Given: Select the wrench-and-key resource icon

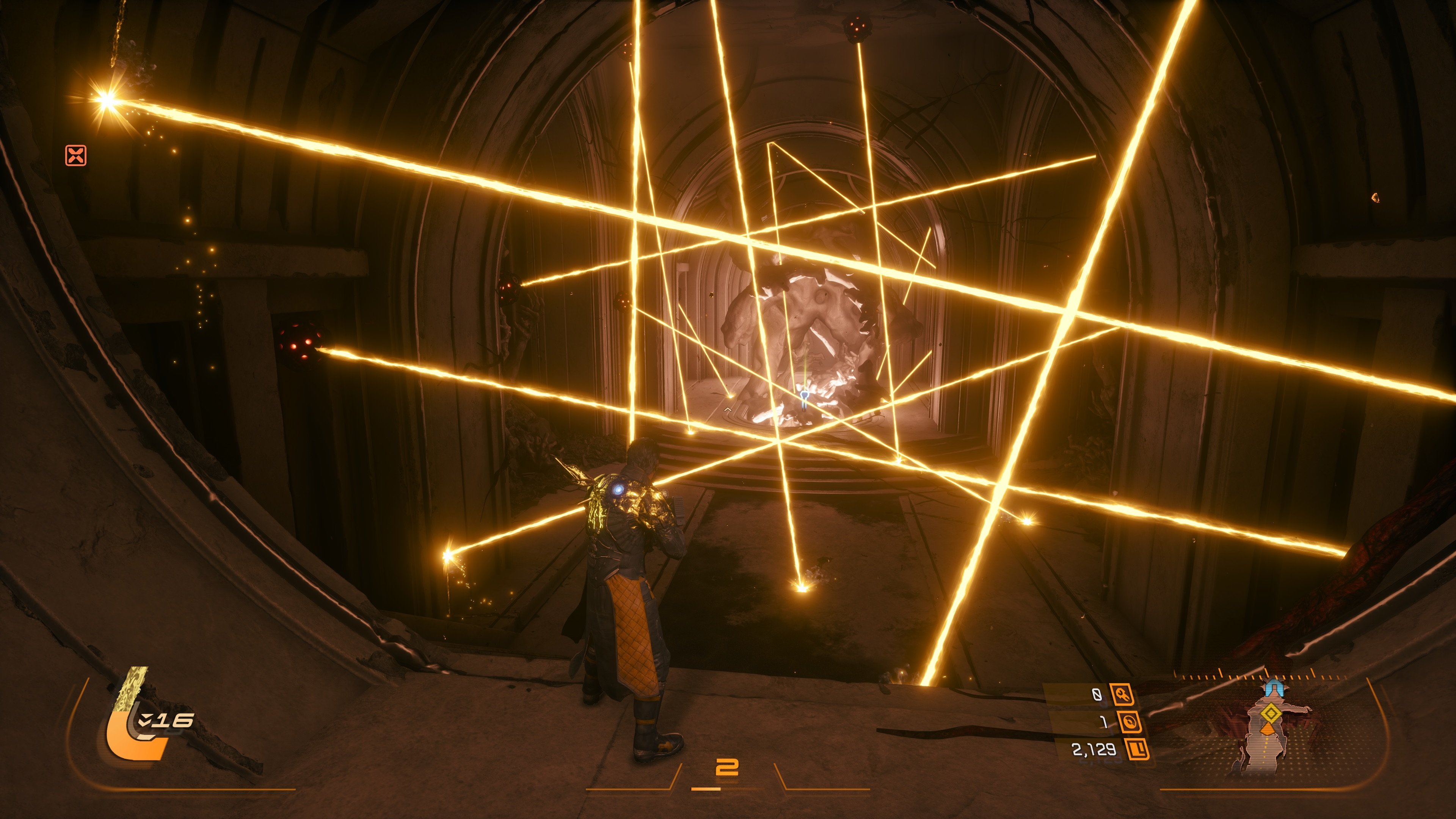Looking at the screenshot, I should (x=1122, y=695).
